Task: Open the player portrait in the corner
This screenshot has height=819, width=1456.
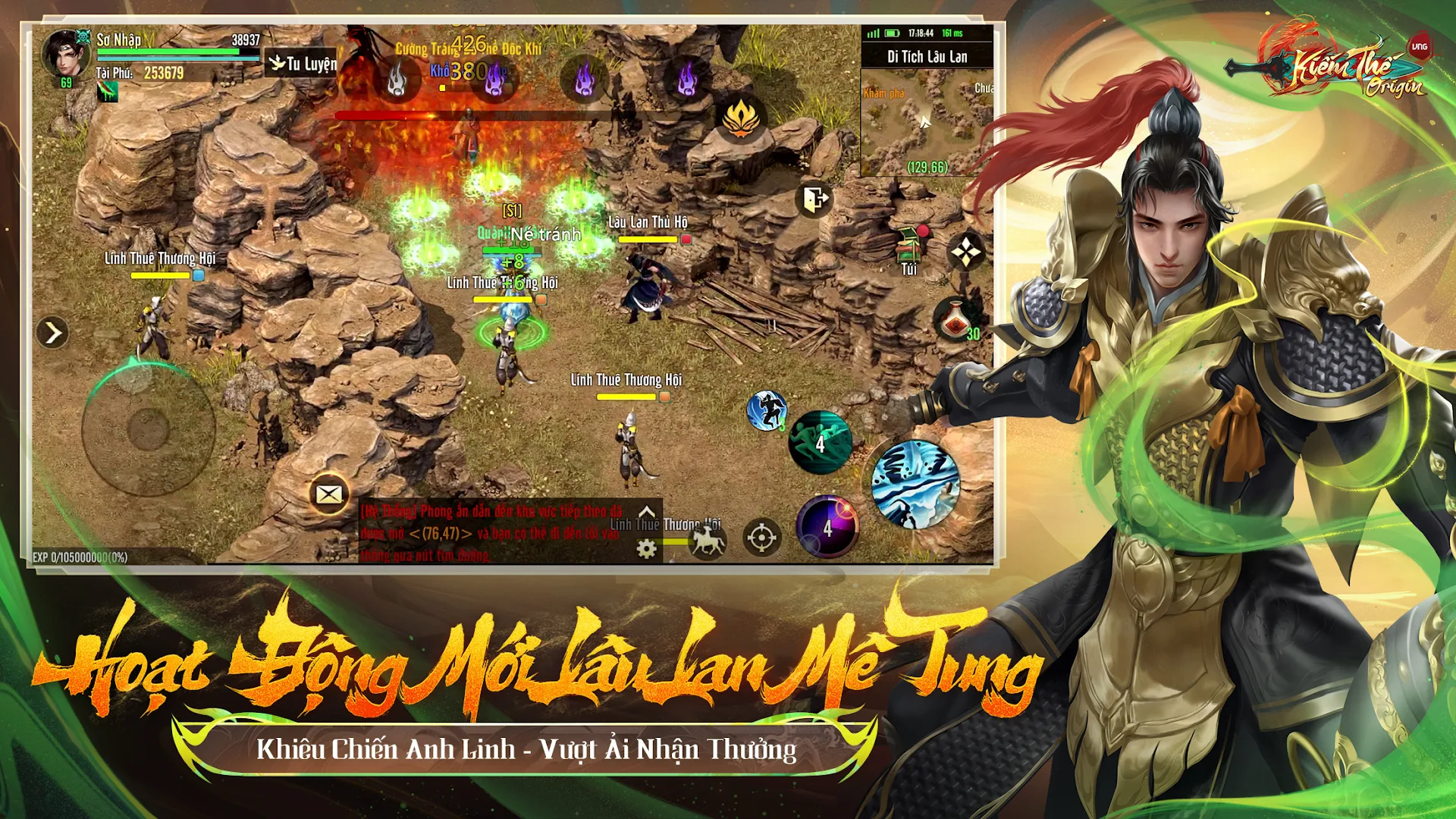Action: [65, 55]
